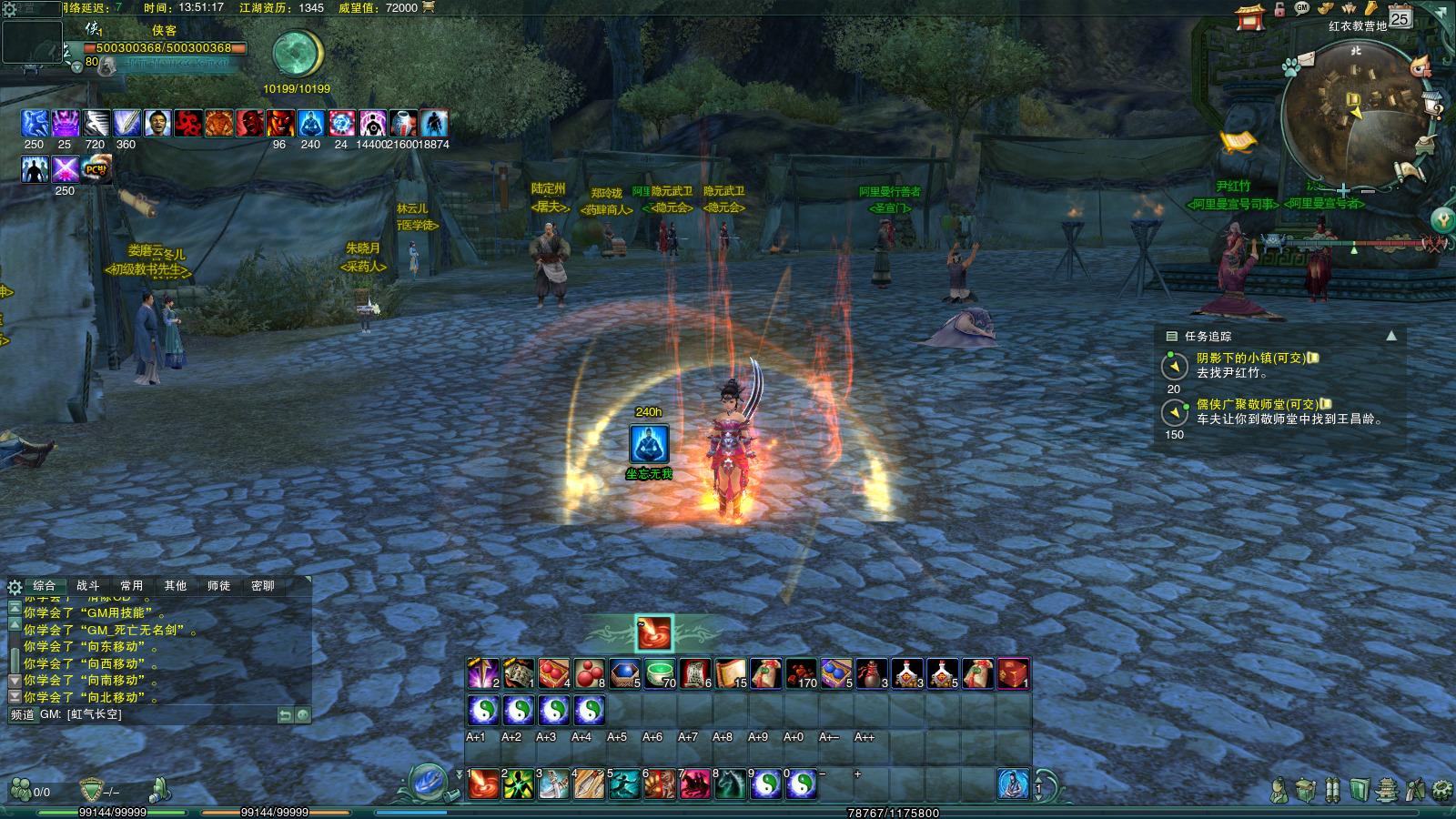The height and width of the screenshot is (819, 1456).
Task: Zoom in the minimap with plus button
Action: 1343,191
